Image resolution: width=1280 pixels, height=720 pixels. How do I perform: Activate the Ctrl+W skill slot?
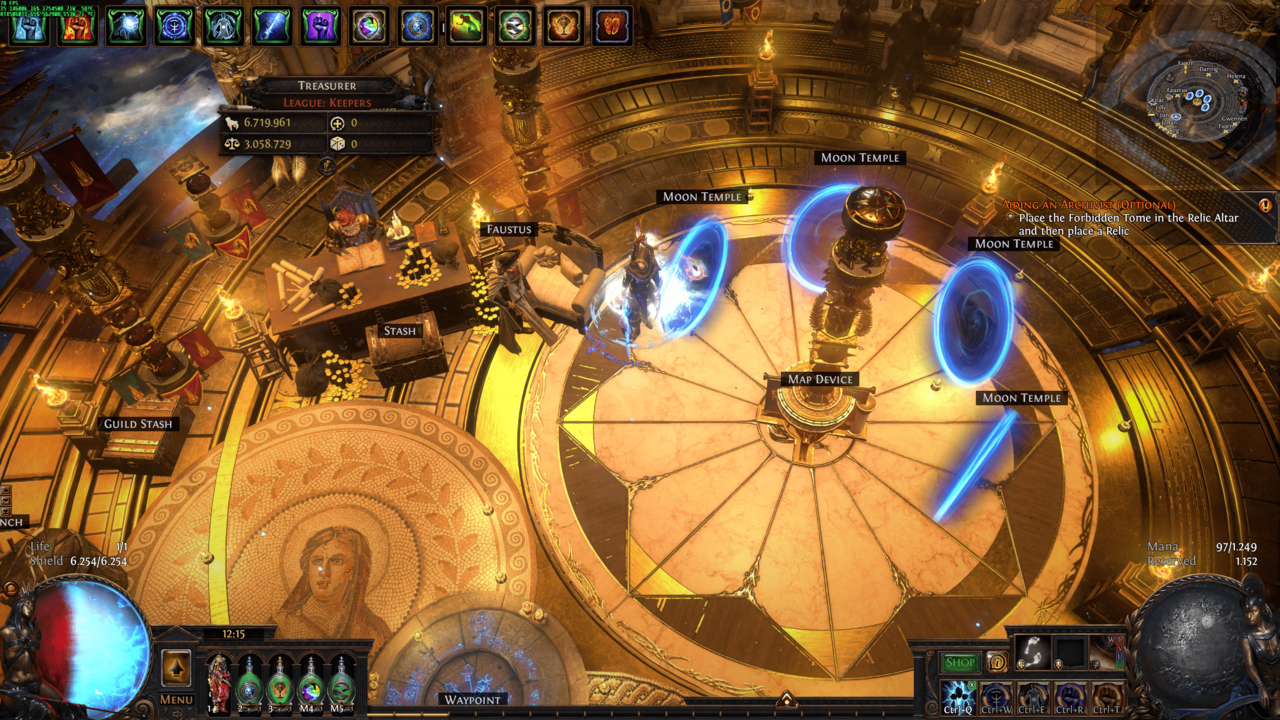pos(995,696)
